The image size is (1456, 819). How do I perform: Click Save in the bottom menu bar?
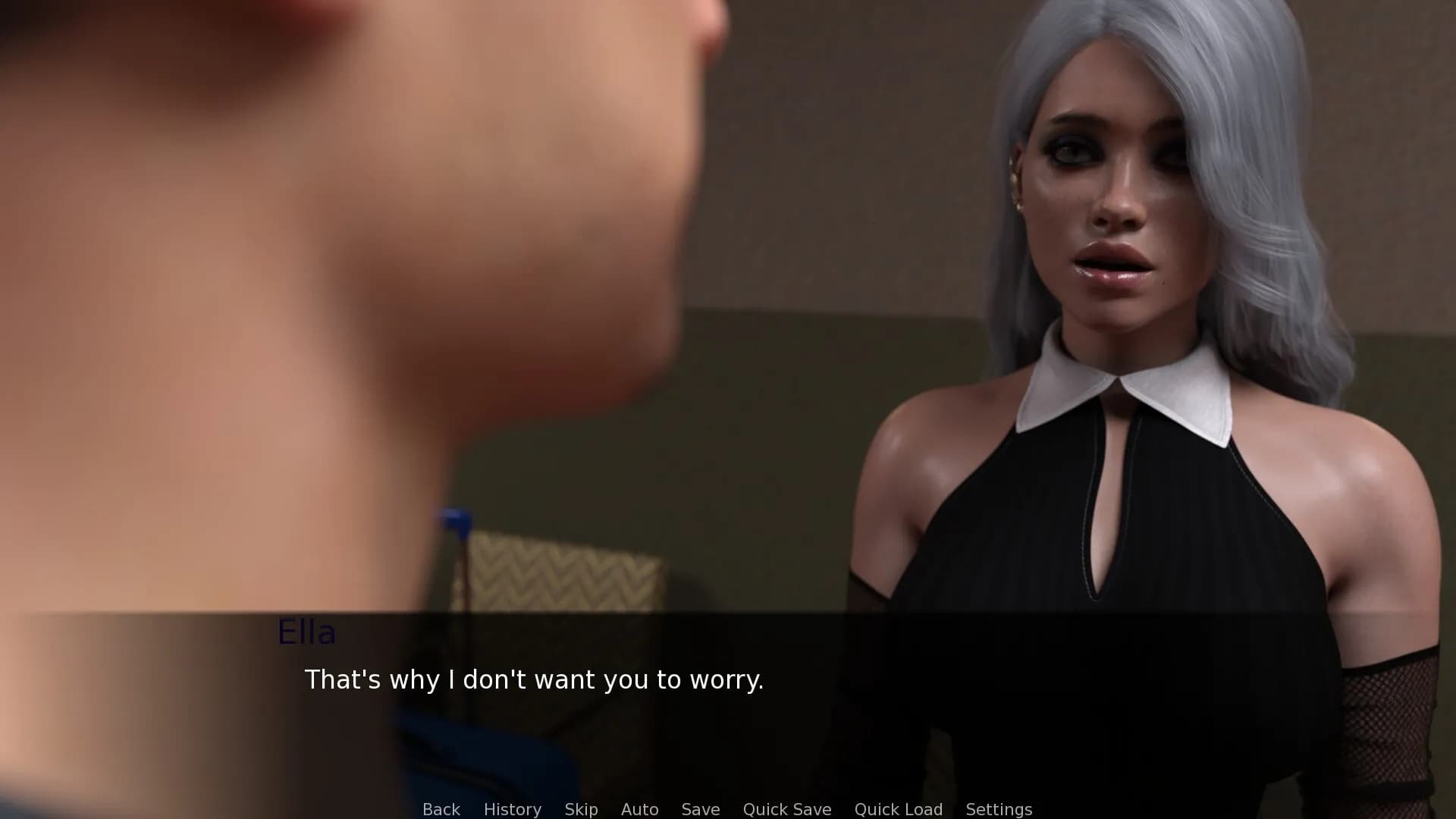(x=700, y=809)
